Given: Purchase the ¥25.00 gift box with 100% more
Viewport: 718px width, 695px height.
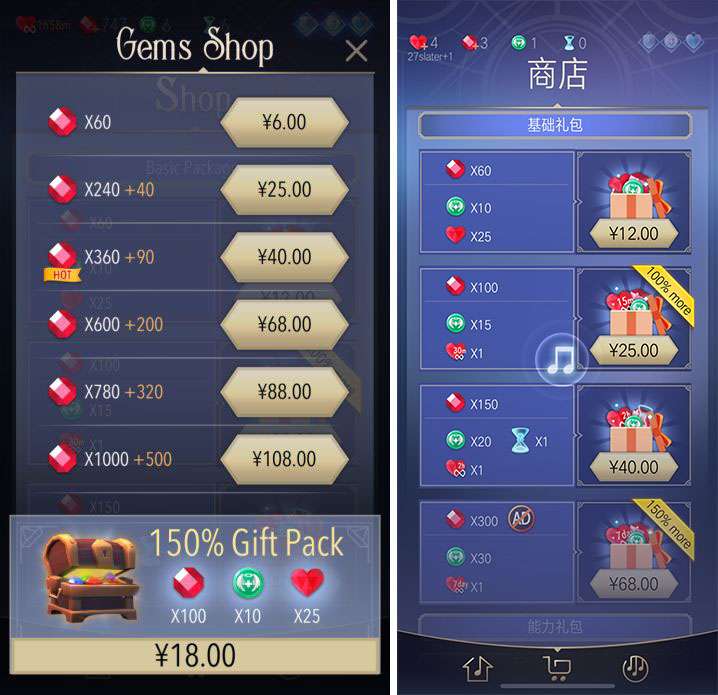Looking at the screenshot, I should pos(634,350).
